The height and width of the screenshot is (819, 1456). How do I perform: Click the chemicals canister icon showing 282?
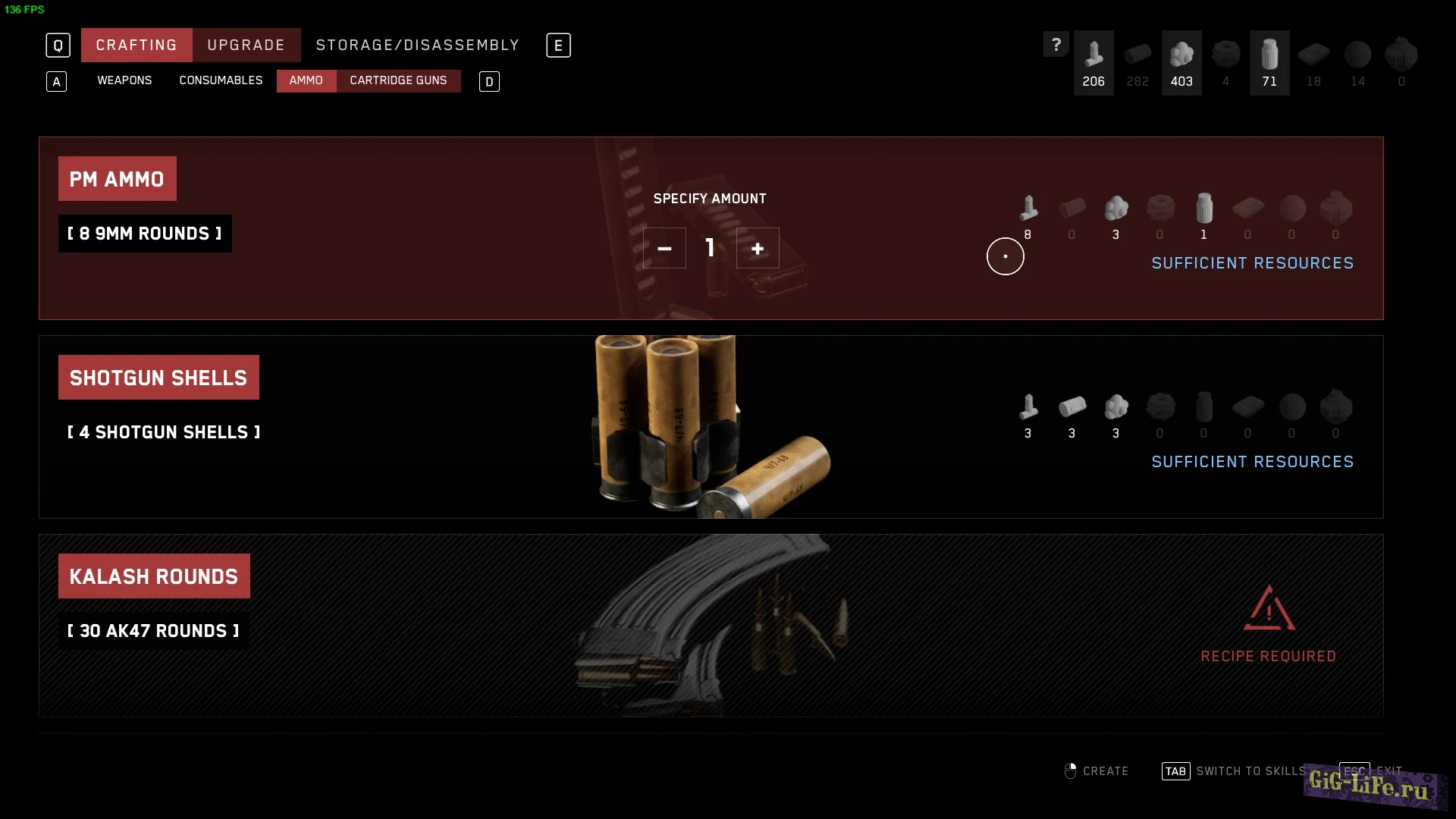pyautogui.click(x=1137, y=62)
